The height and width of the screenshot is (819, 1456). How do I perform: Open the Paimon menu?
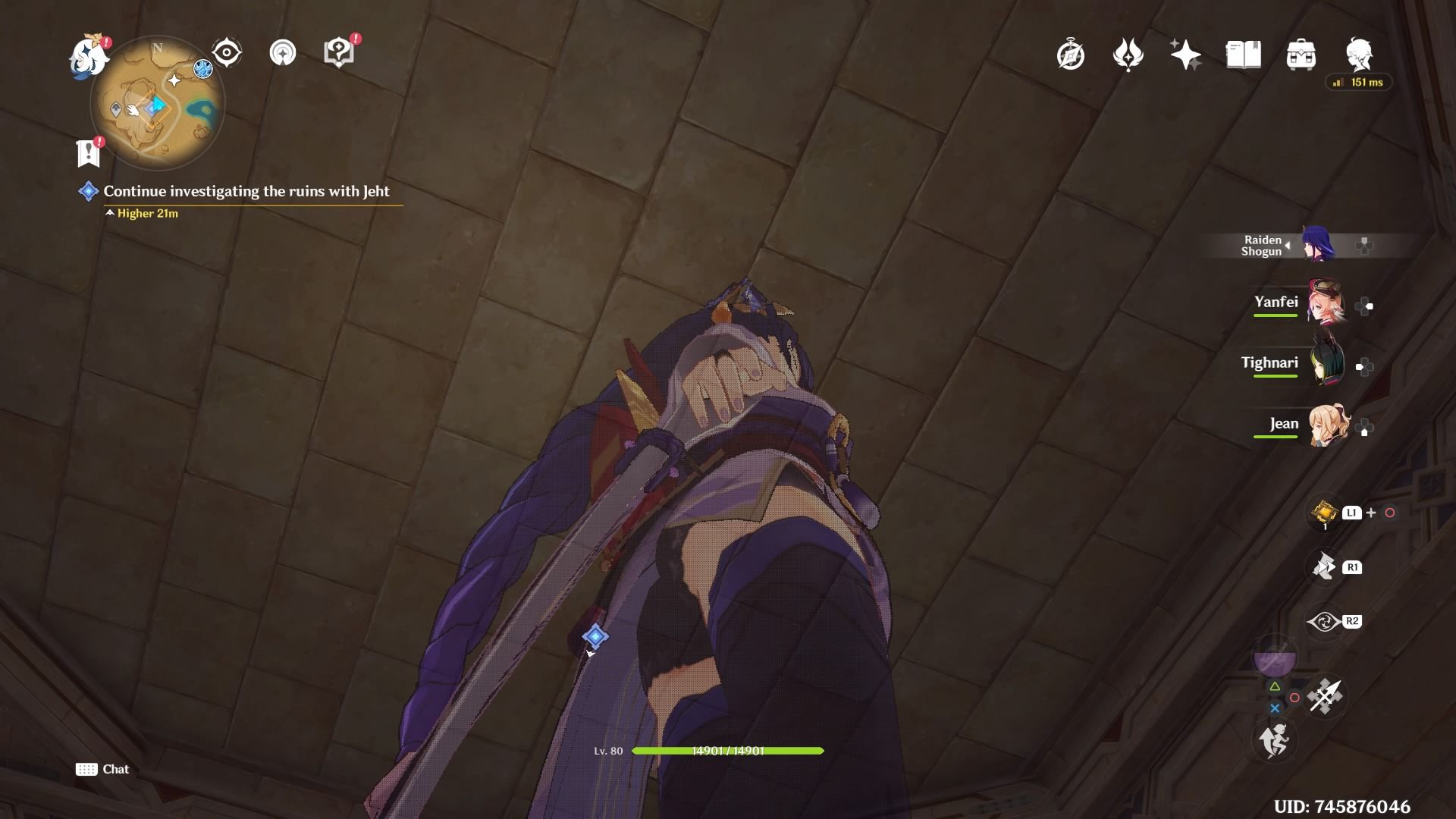[x=89, y=59]
